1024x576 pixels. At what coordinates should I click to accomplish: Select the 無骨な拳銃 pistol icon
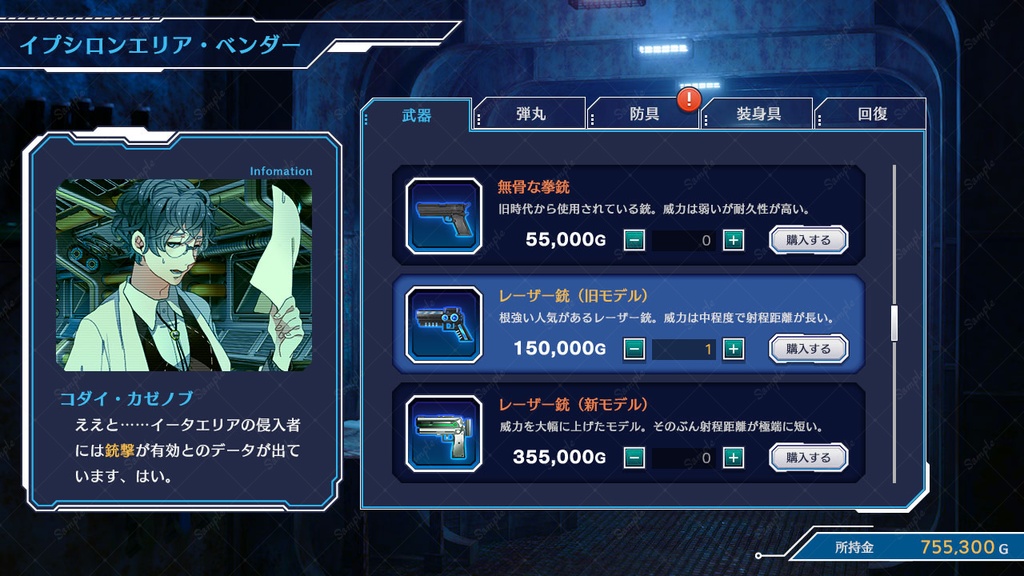tap(444, 215)
